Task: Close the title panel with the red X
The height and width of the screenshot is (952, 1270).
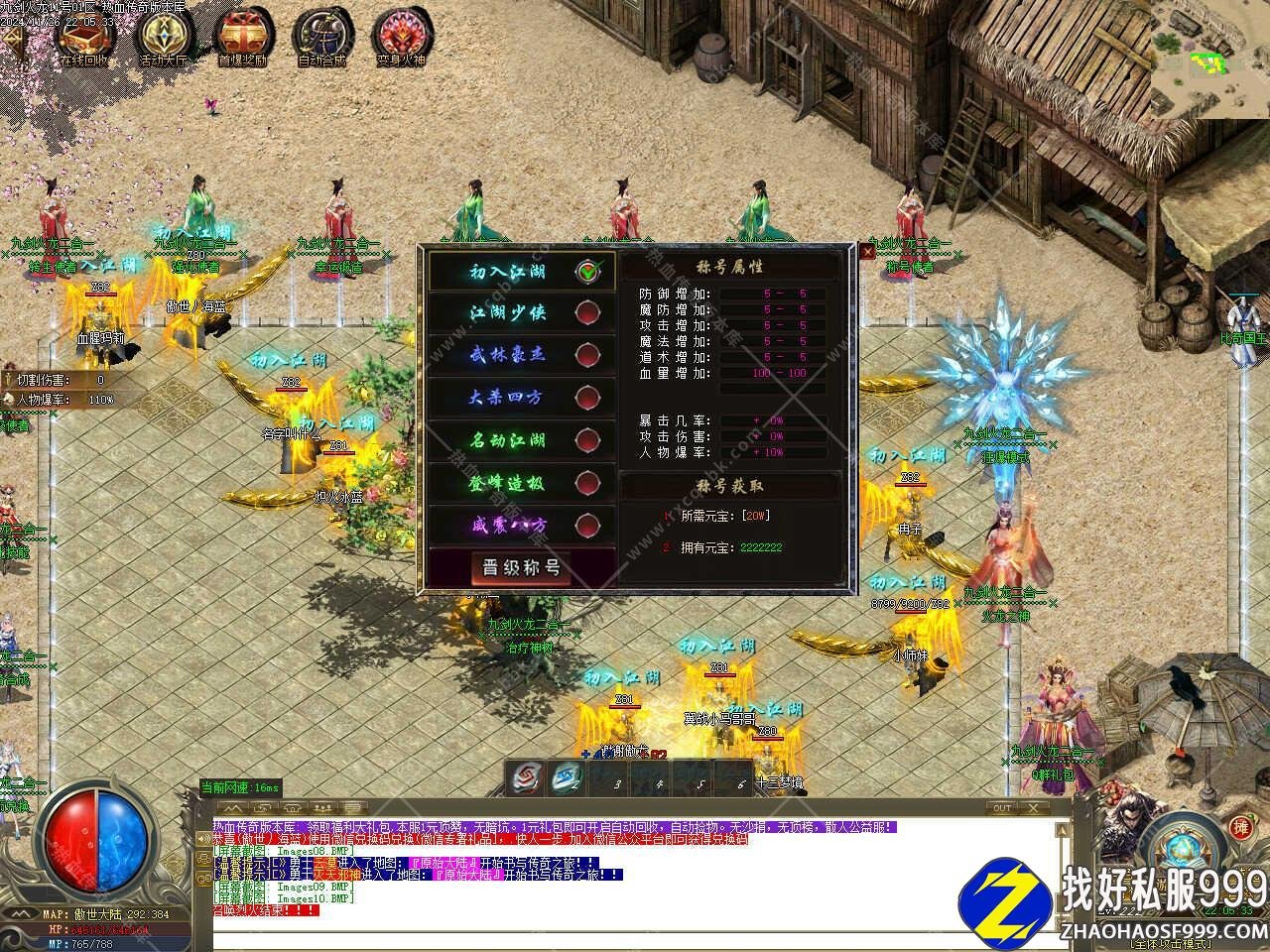Action: [868, 253]
